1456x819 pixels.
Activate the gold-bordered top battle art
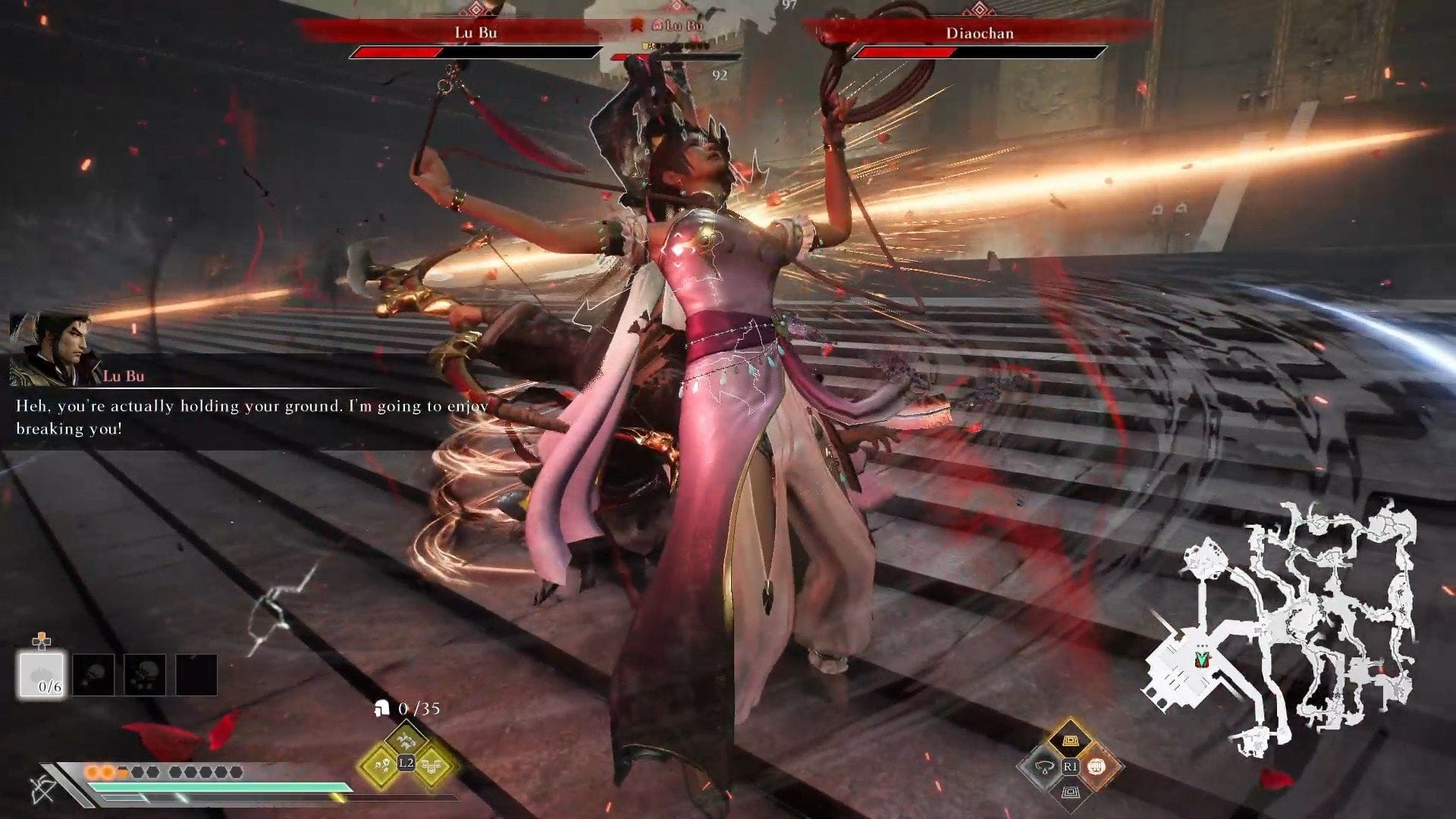[x=1070, y=739]
